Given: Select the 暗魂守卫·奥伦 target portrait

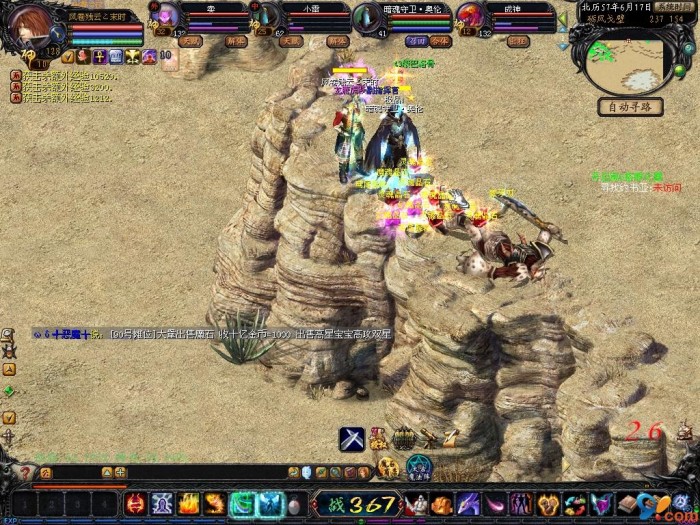Looking at the screenshot, I should pos(367,19).
